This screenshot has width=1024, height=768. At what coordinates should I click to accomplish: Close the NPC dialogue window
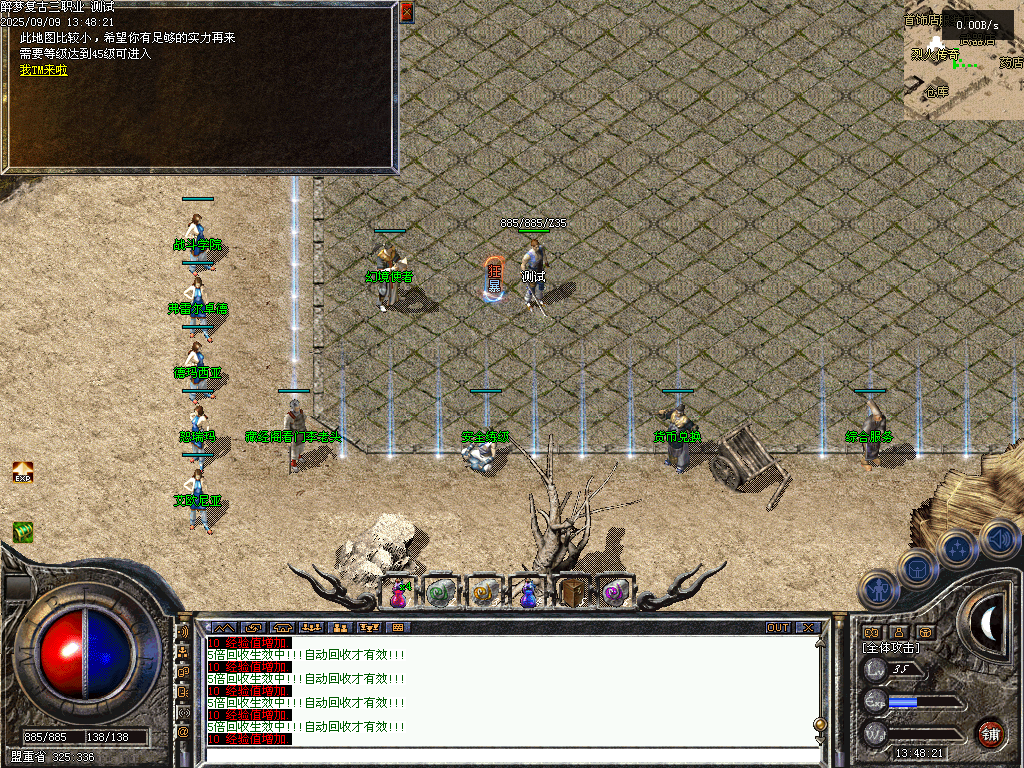(406, 12)
